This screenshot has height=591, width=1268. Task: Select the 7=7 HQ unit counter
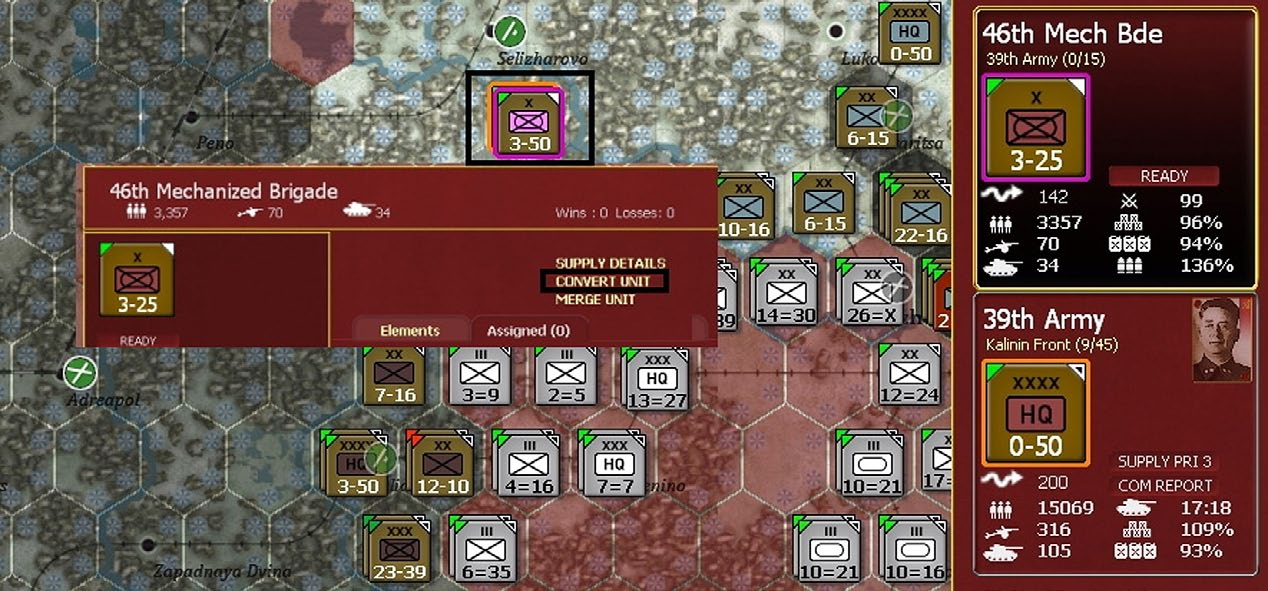click(611, 464)
